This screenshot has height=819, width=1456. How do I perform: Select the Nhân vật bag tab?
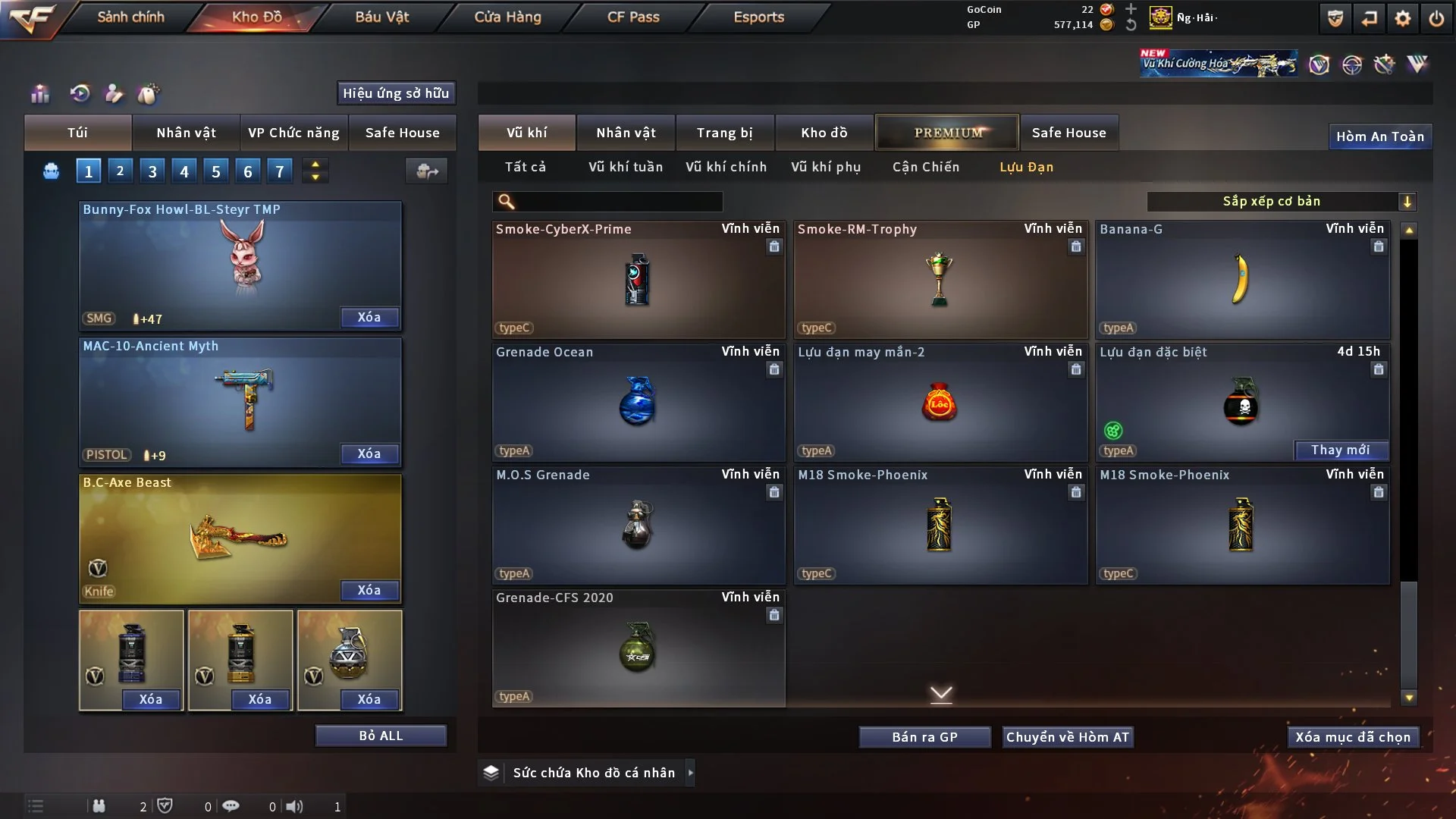pyautogui.click(x=186, y=133)
